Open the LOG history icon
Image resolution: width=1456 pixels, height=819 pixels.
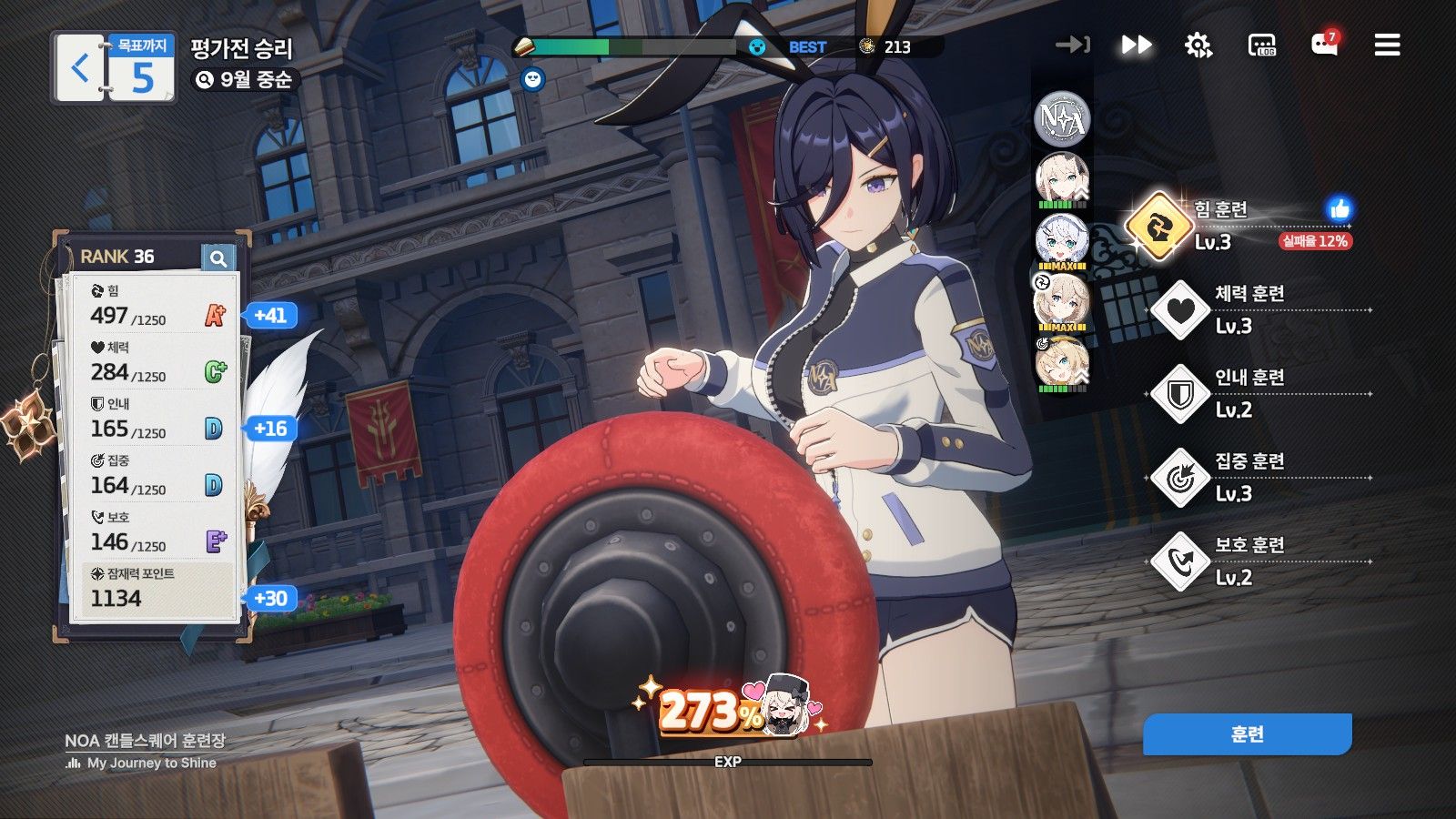click(x=1262, y=45)
